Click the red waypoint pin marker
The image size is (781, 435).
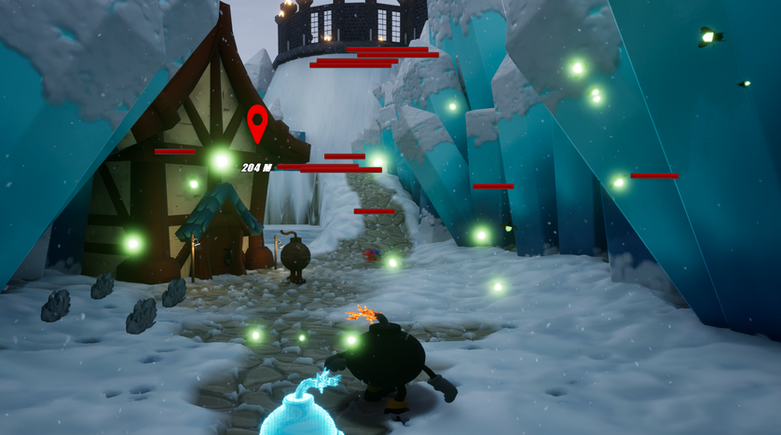[x=257, y=122]
